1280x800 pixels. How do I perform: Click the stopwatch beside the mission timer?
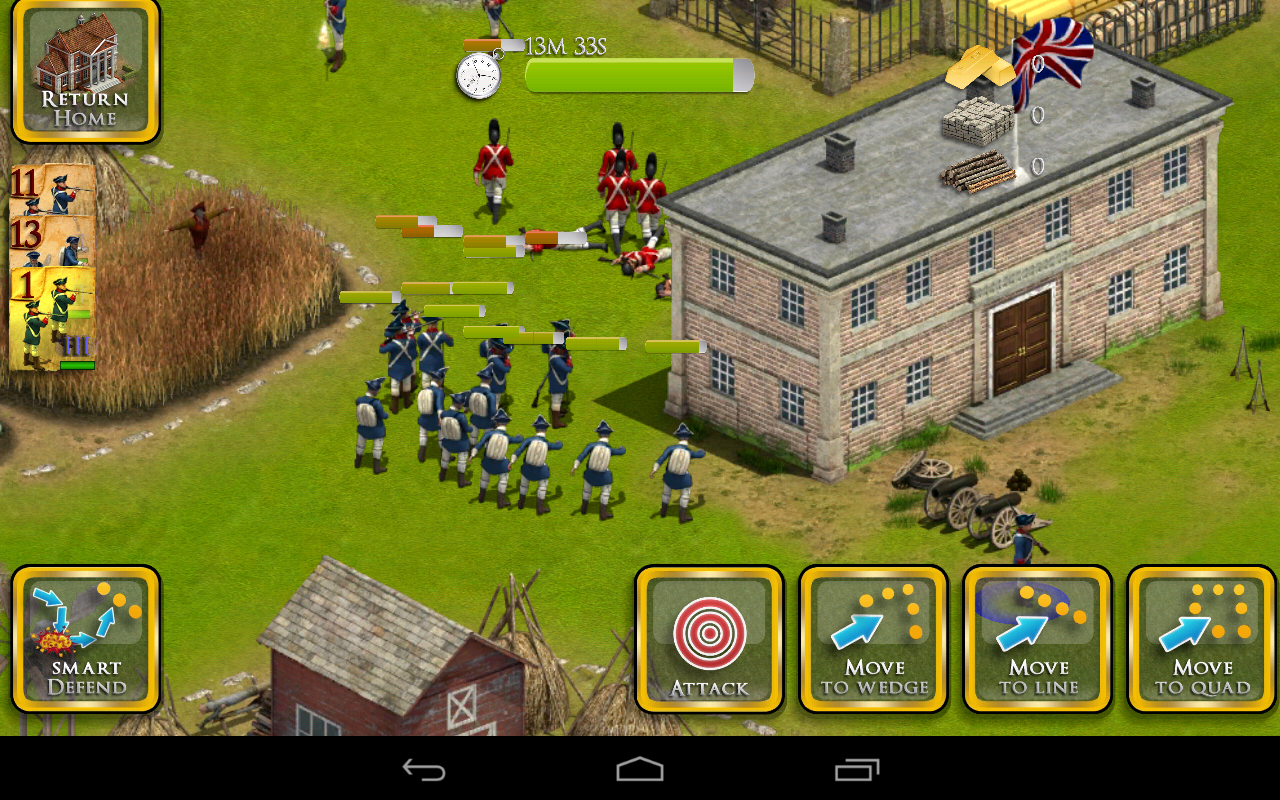coord(477,73)
